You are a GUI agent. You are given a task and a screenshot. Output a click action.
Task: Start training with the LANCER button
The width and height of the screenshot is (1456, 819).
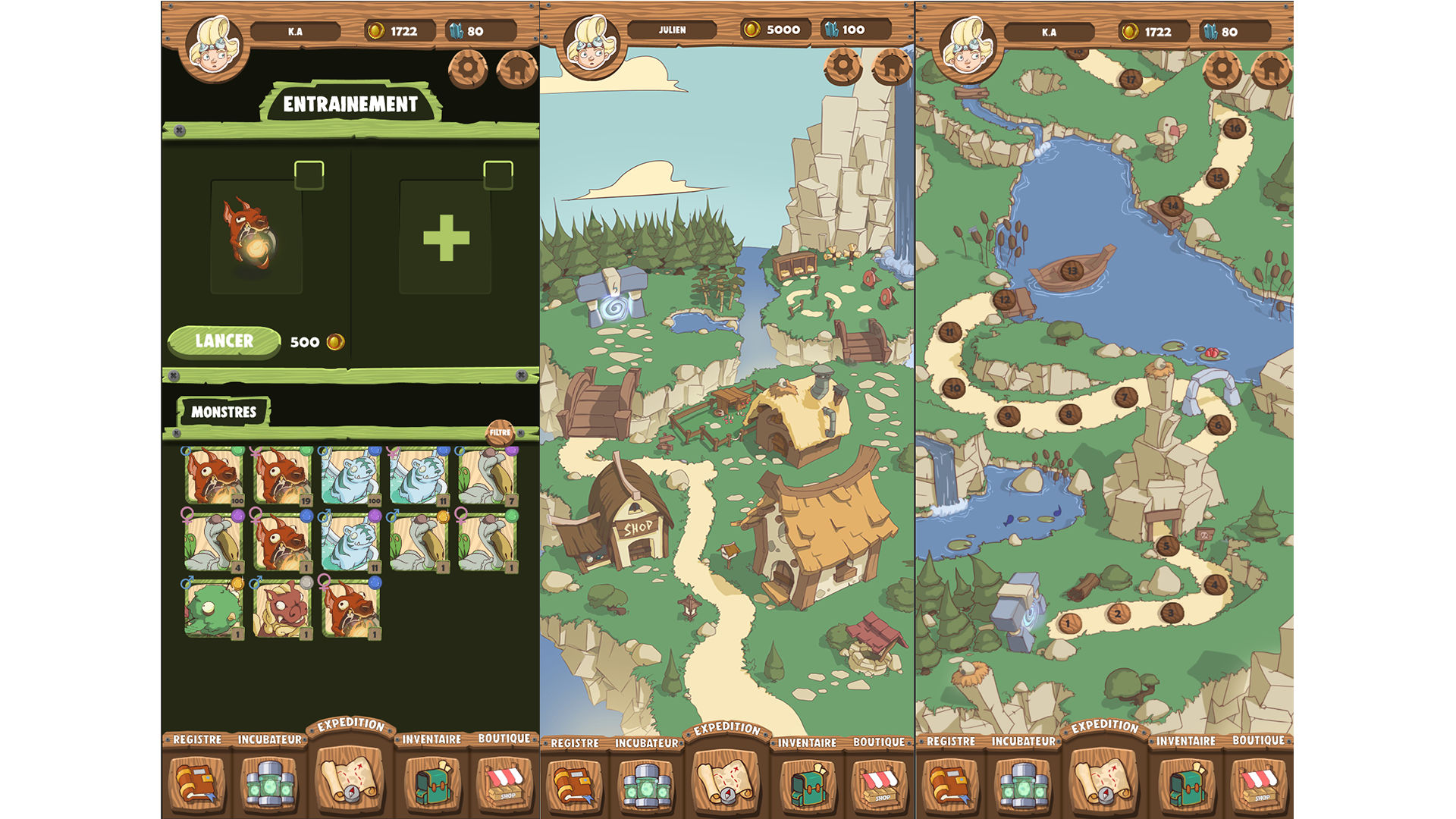(224, 341)
